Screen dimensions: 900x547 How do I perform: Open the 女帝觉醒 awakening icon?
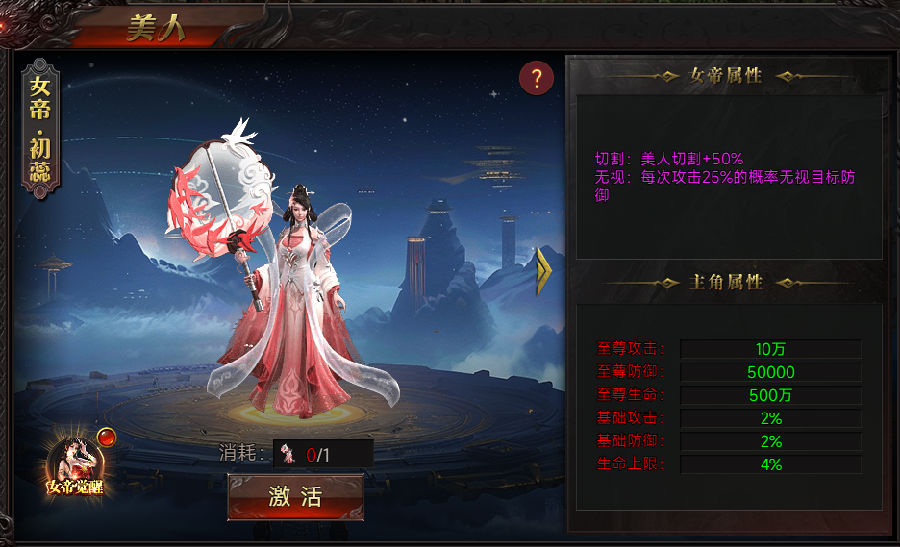tap(74, 465)
